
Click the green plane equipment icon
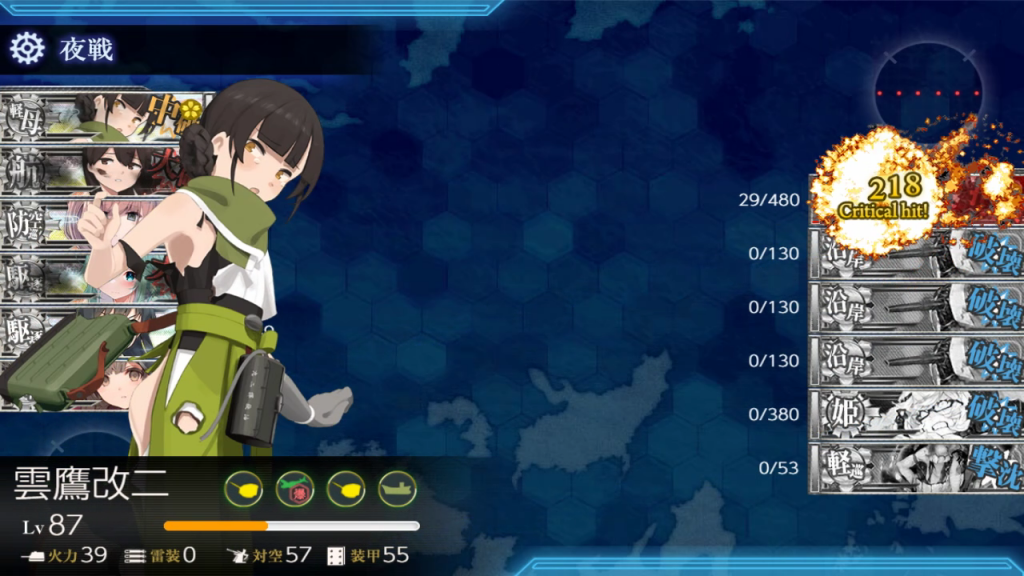tap(295, 489)
